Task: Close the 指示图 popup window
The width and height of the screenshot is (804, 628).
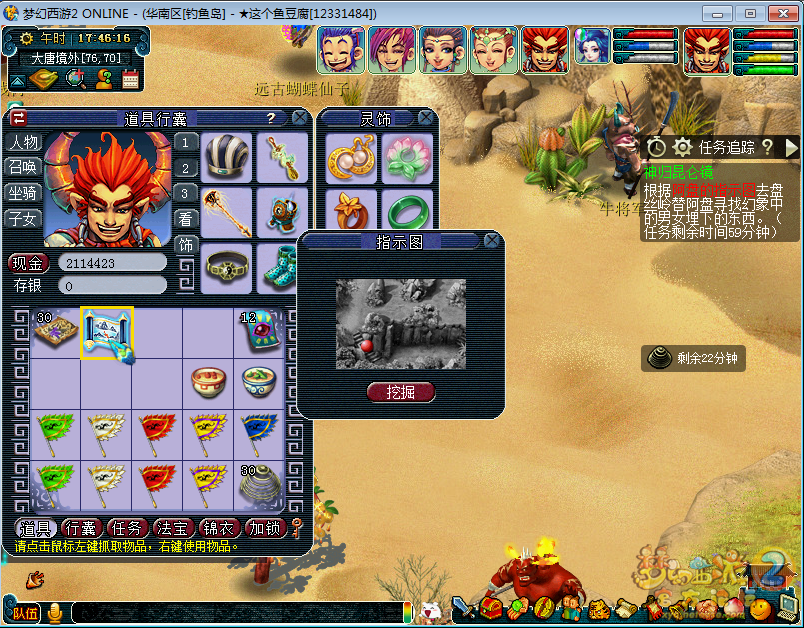Action: click(491, 241)
